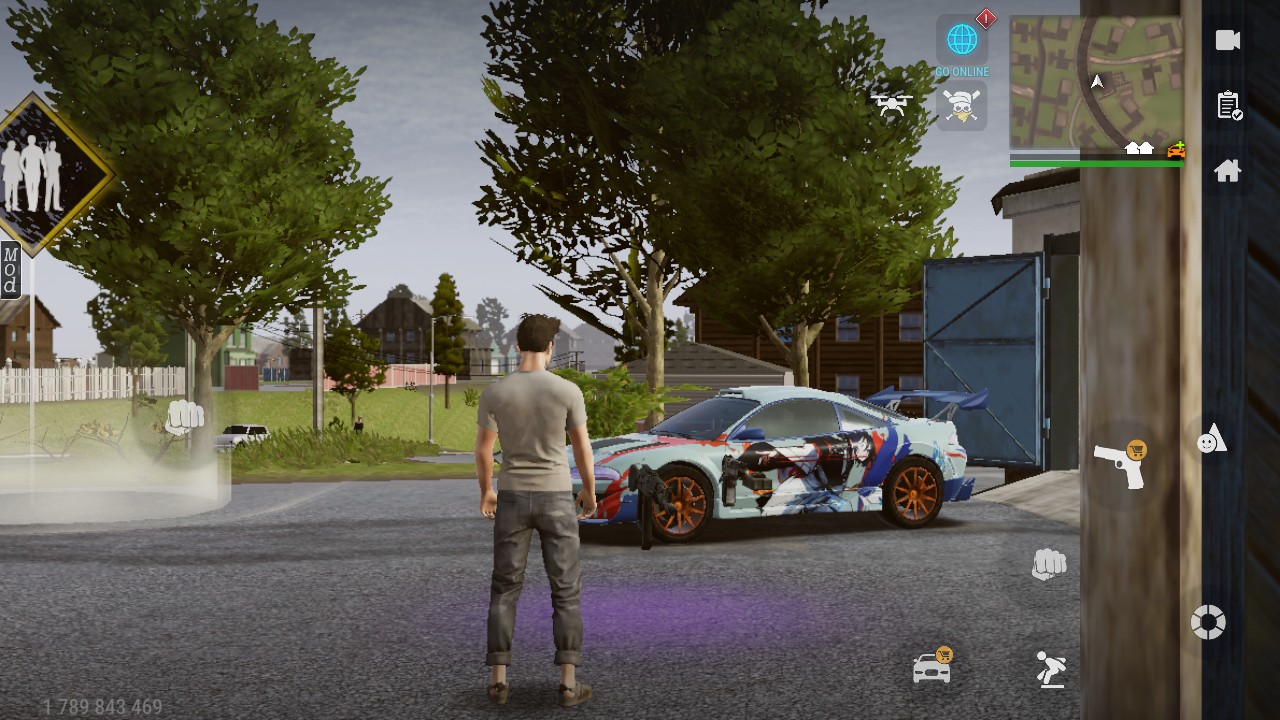Tap the Go Online globe button
This screenshot has width=1280, height=720.
(x=962, y=41)
